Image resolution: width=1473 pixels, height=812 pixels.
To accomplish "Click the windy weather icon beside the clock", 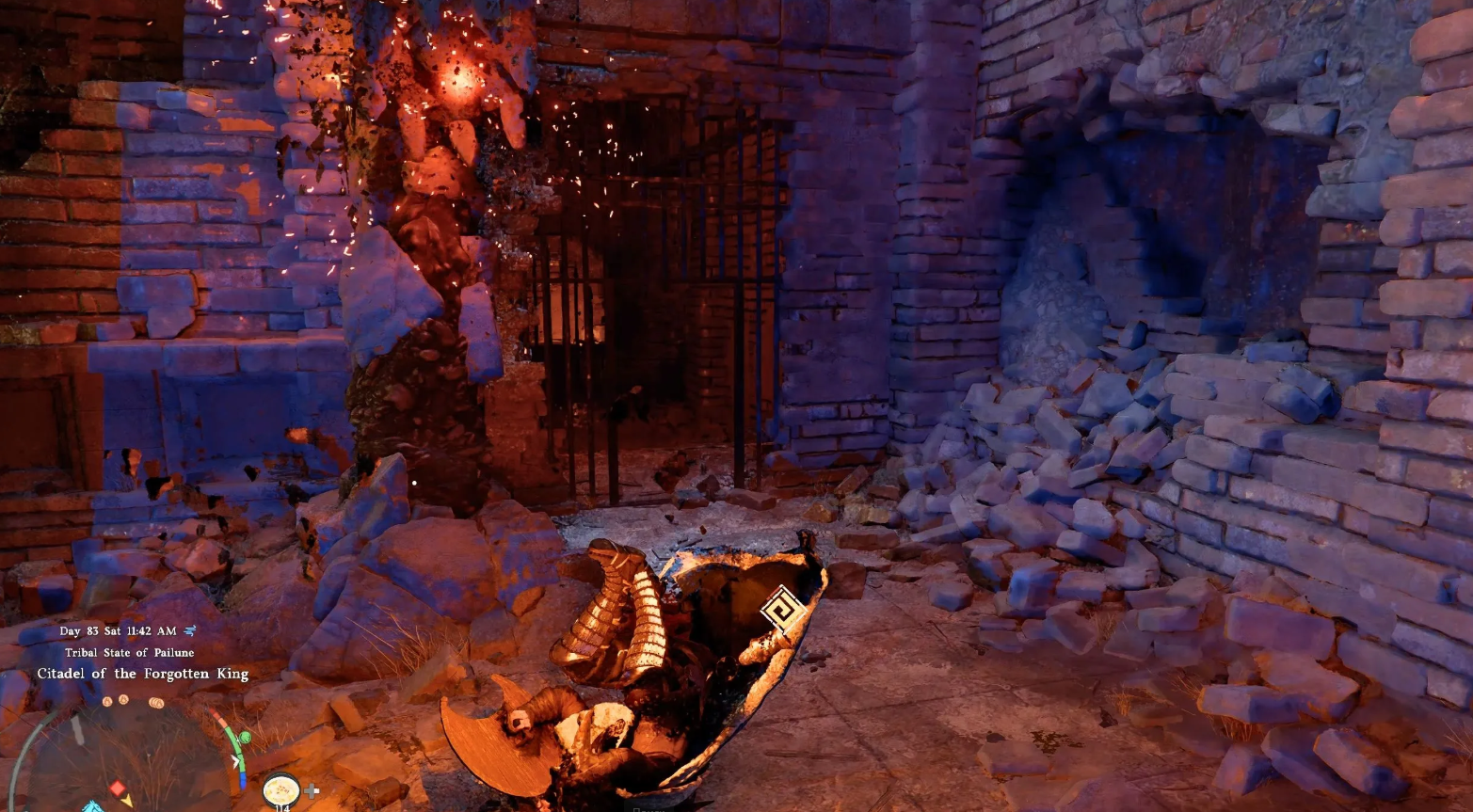I will (190, 630).
